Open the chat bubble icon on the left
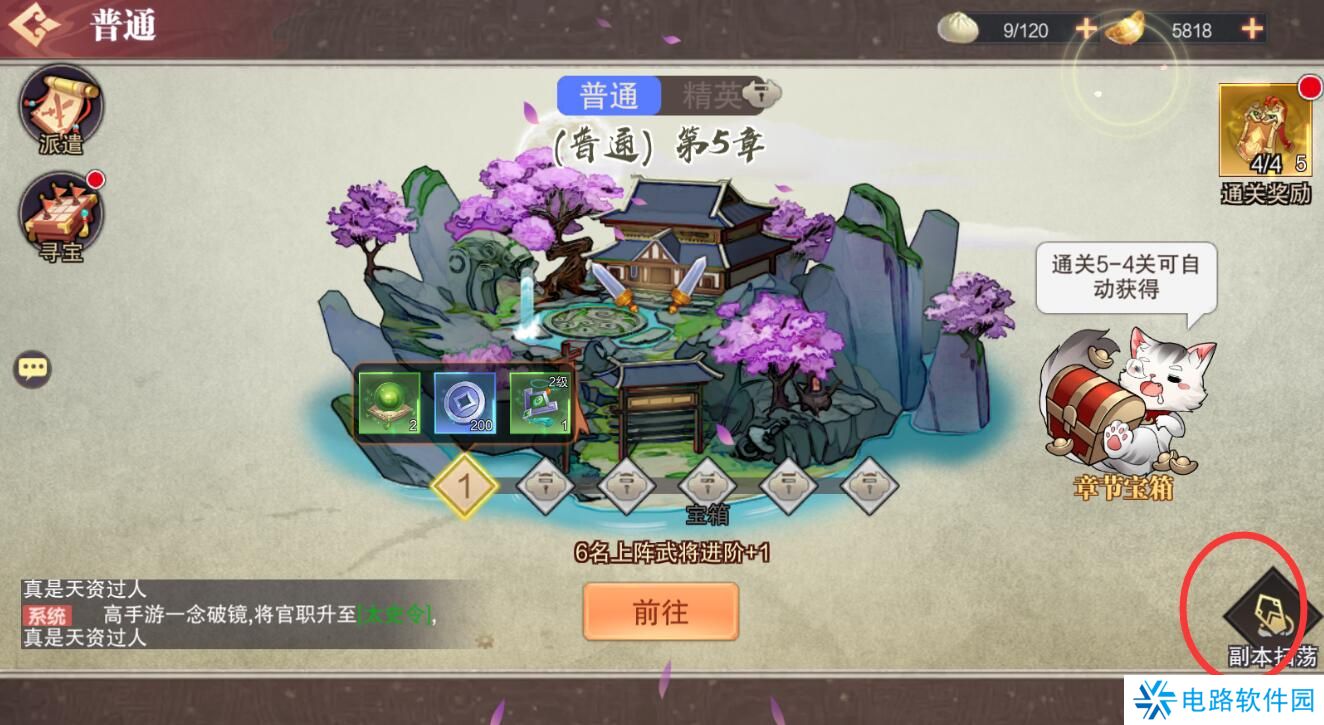The height and width of the screenshot is (725, 1324). pos(33,367)
